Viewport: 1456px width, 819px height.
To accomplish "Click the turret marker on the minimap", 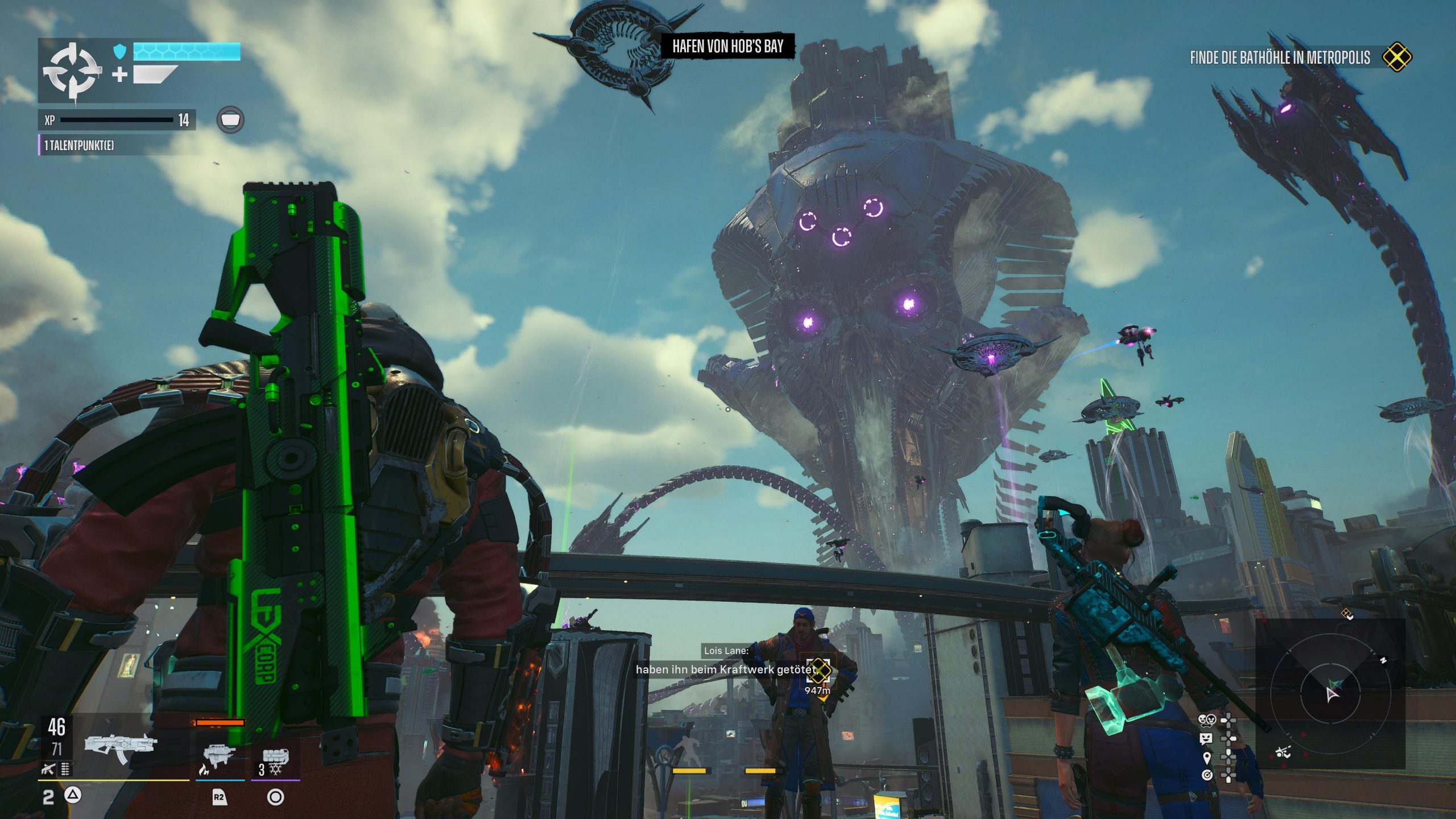I will point(1283,753).
